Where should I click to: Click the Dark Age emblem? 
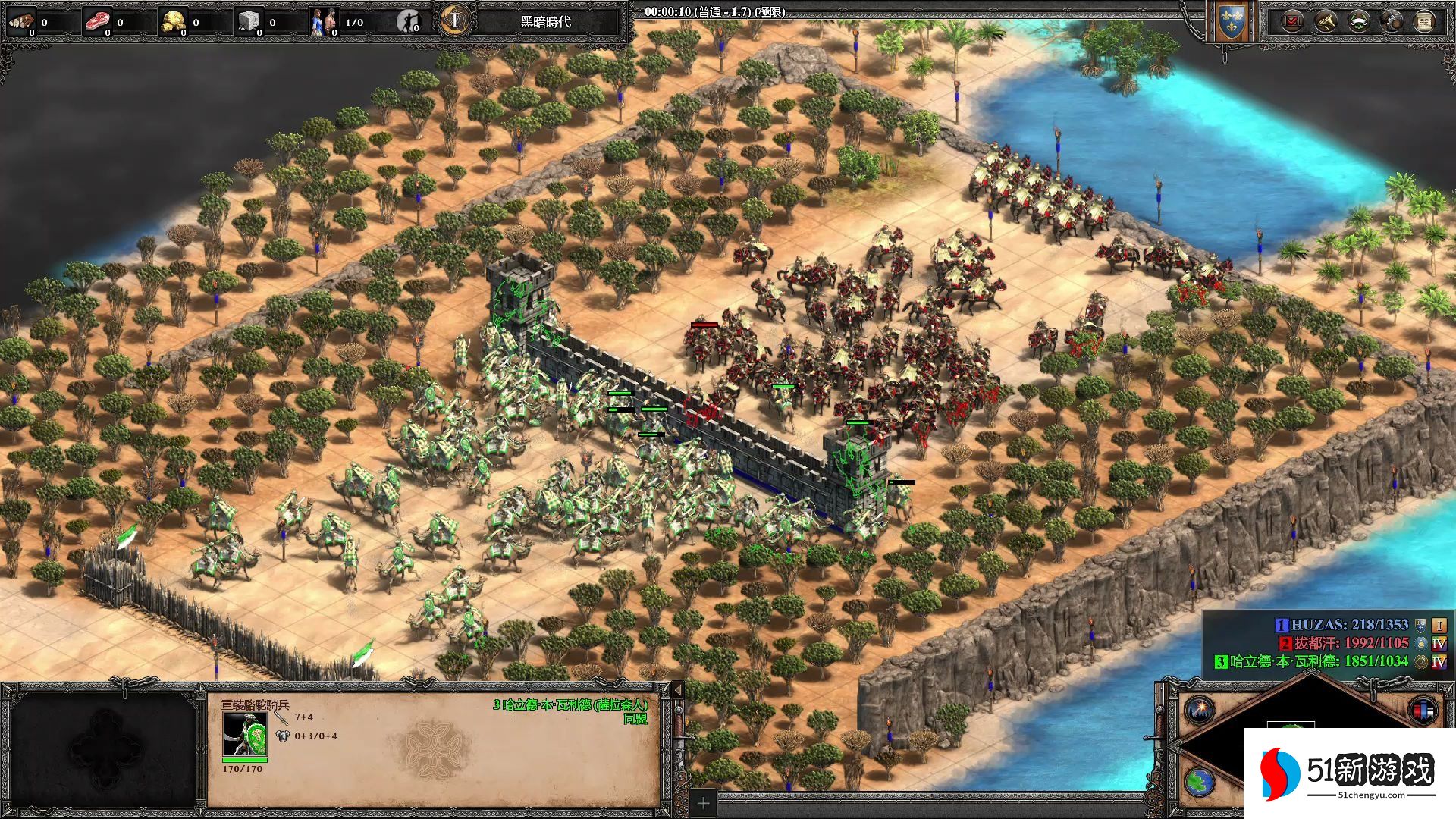tap(454, 20)
